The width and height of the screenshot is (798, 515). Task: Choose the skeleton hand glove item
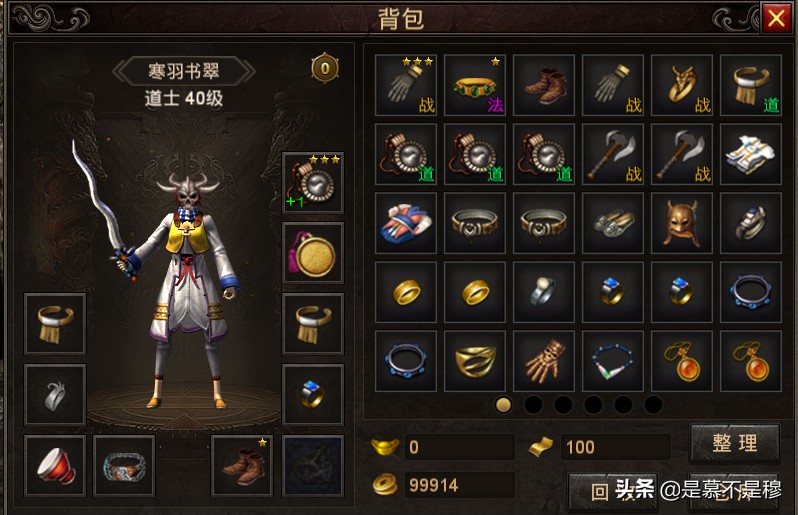pos(544,362)
